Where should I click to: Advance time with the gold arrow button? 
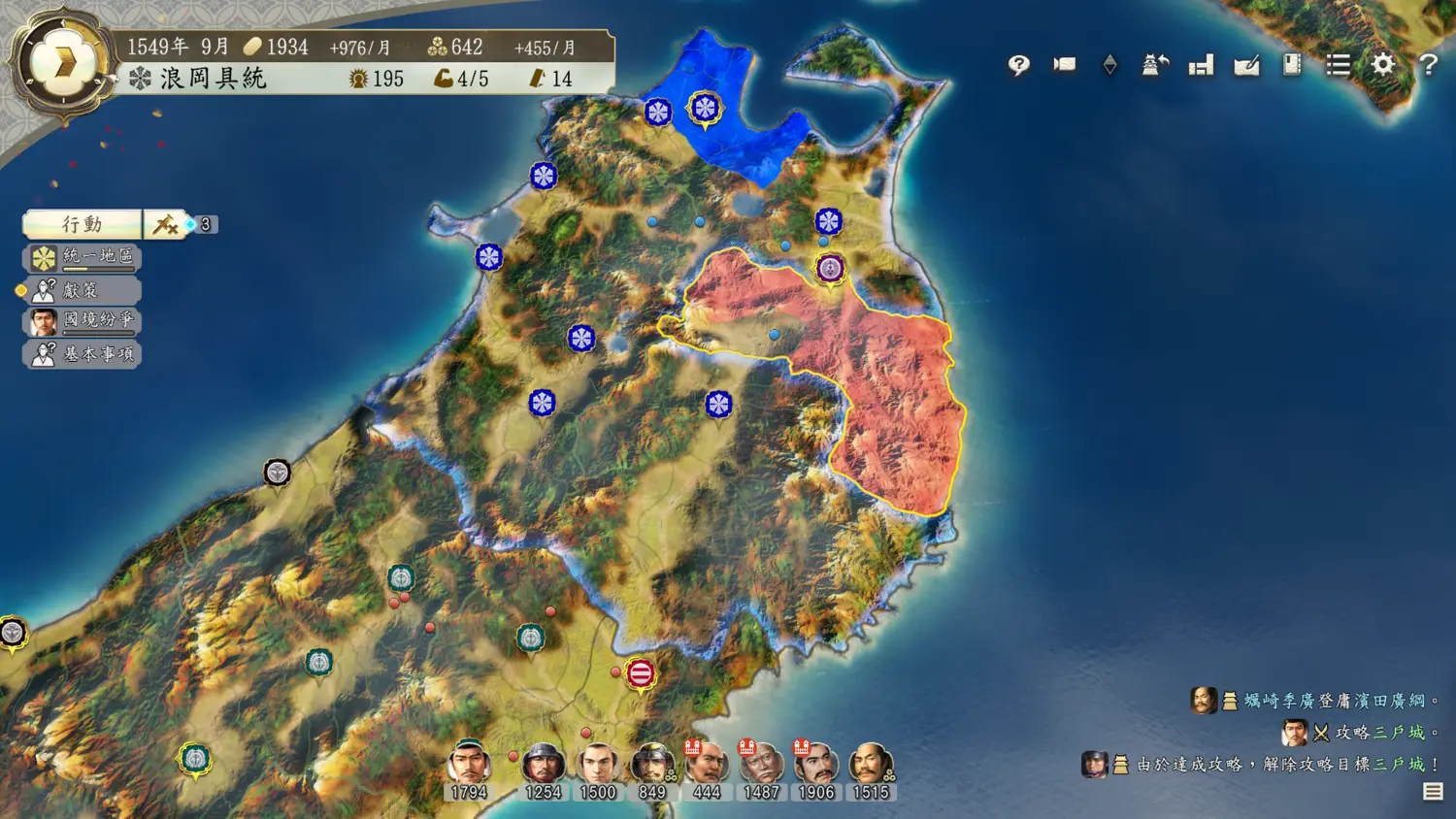click(64, 64)
